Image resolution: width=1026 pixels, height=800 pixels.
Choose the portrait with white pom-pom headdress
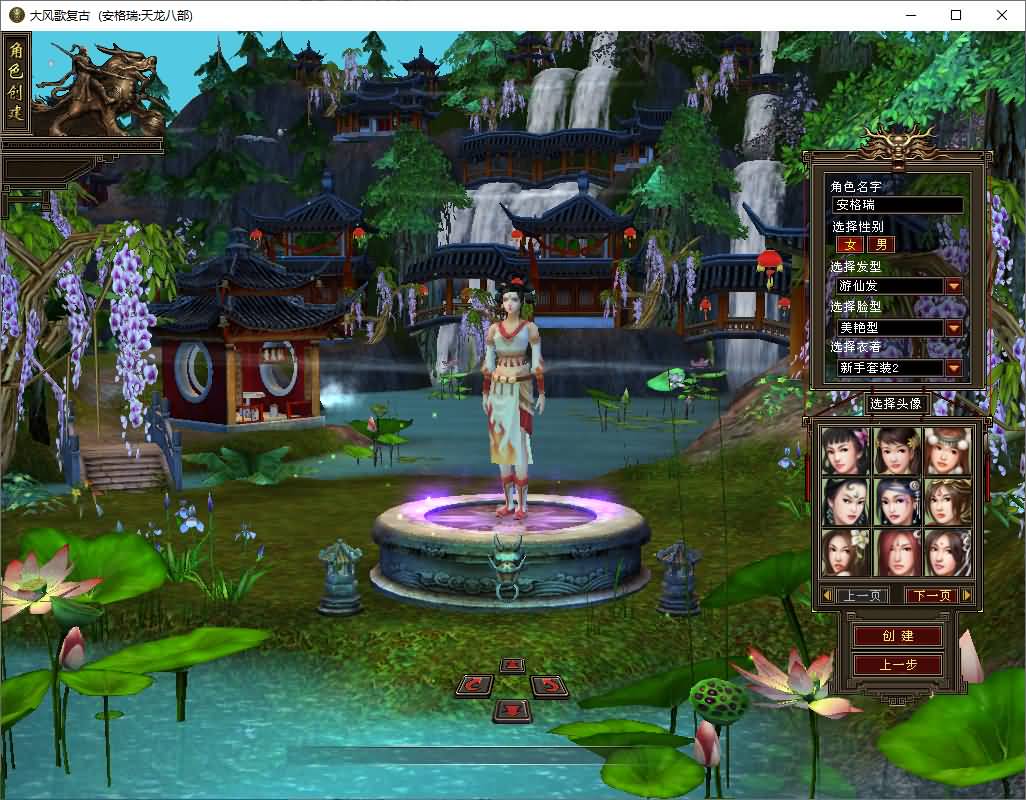tap(947, 451)
